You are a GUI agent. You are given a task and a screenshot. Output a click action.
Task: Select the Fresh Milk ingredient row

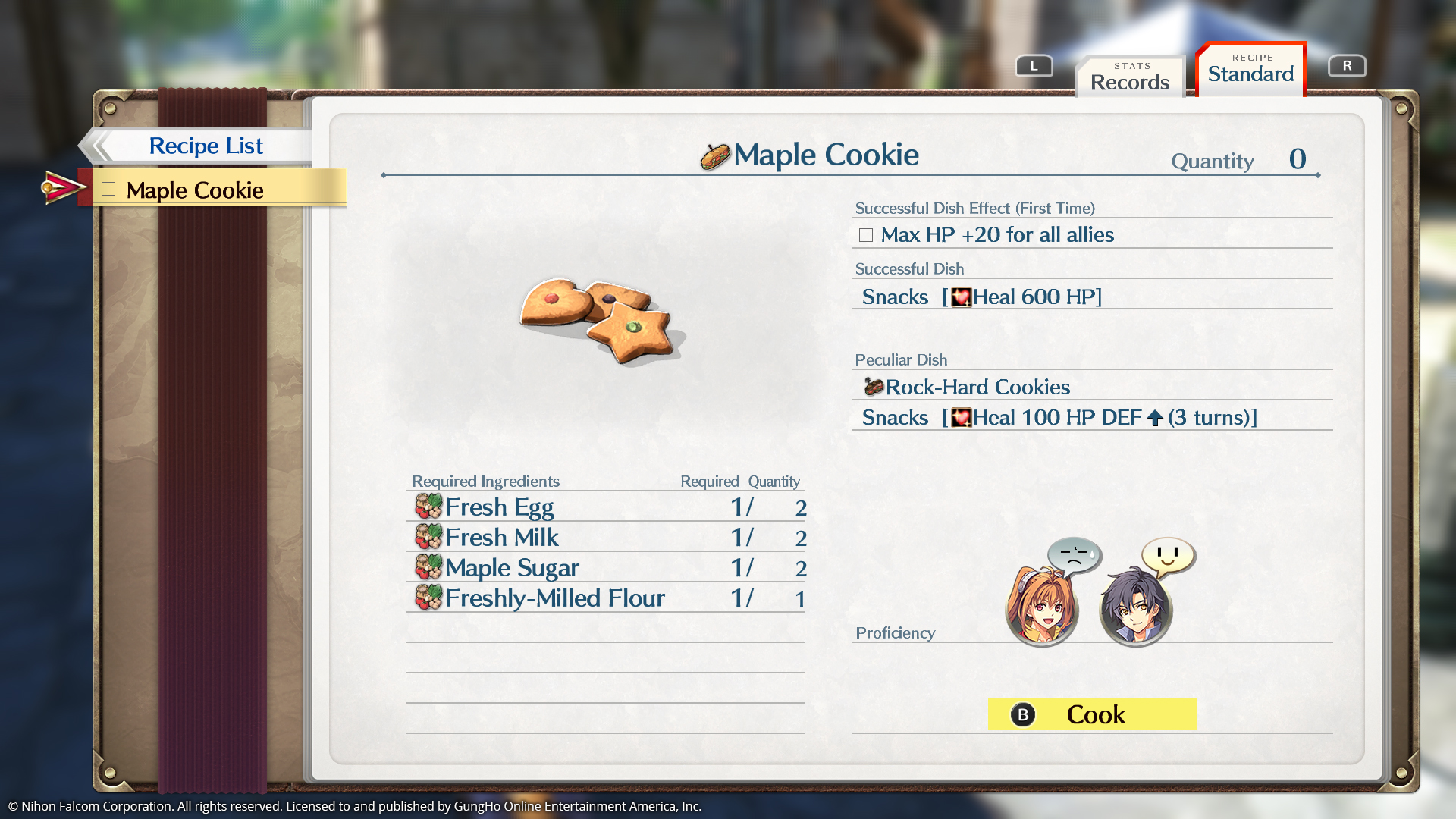pyautogui.click(x=605, y=537)
